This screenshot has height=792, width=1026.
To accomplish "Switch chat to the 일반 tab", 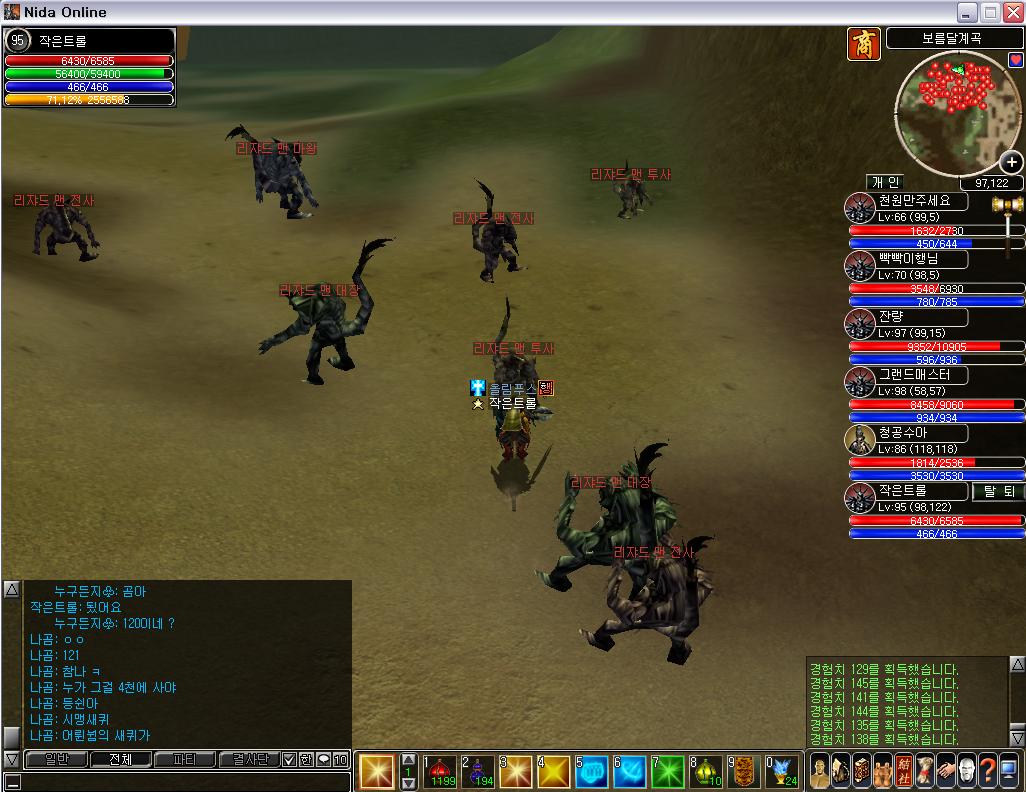I will (56, 760).
